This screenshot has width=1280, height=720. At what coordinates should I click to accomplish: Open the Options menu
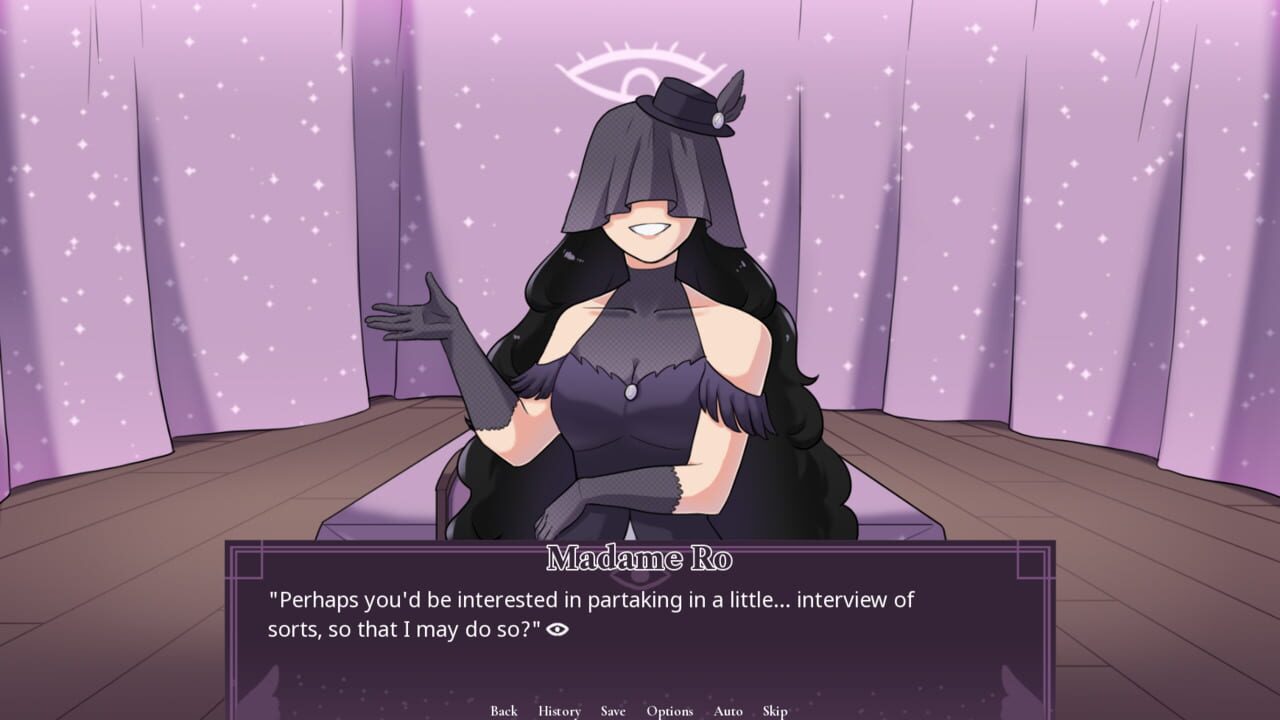[670, 711]
